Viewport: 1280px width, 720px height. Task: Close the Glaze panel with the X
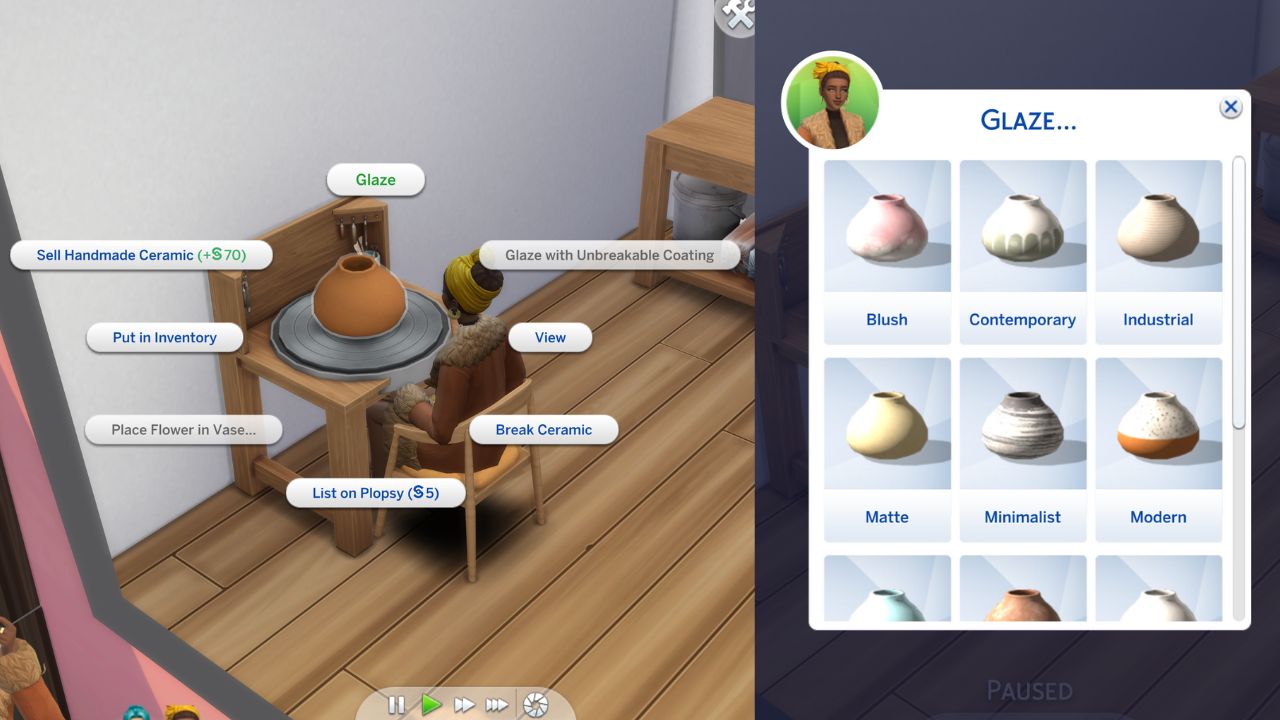1229,107
